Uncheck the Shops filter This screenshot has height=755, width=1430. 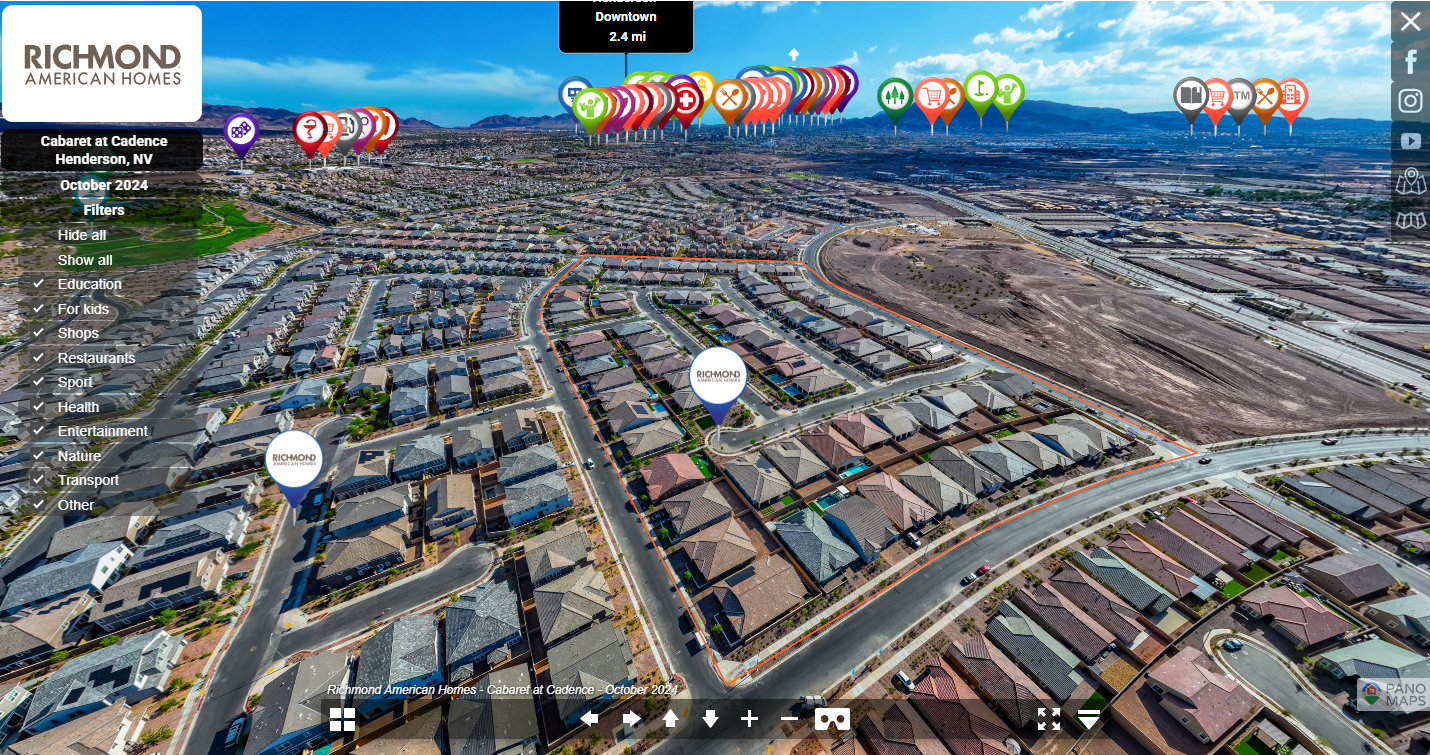tap(39, 333)
